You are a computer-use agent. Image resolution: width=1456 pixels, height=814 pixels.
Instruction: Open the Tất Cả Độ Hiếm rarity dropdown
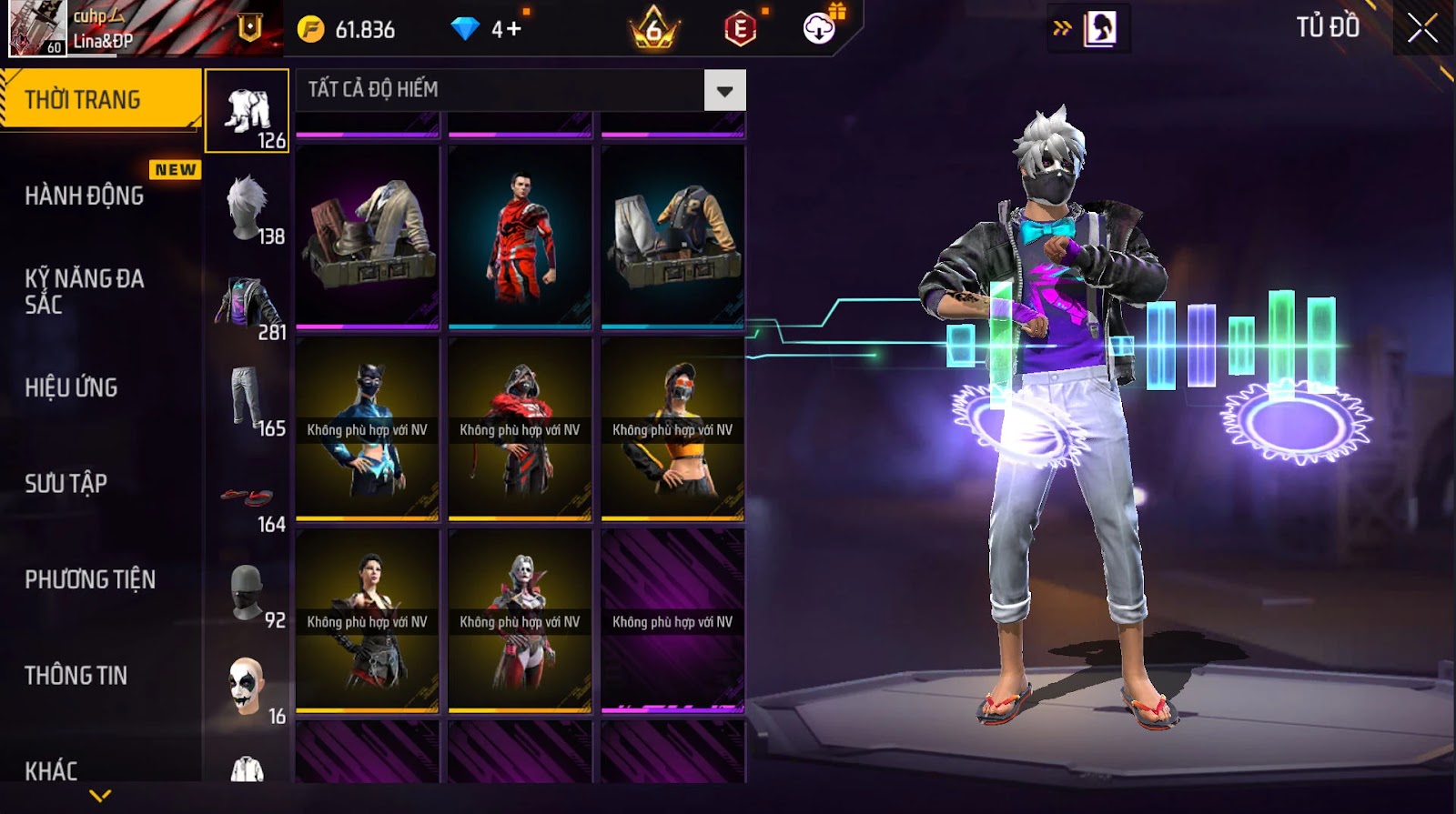[x=724, y=90]
